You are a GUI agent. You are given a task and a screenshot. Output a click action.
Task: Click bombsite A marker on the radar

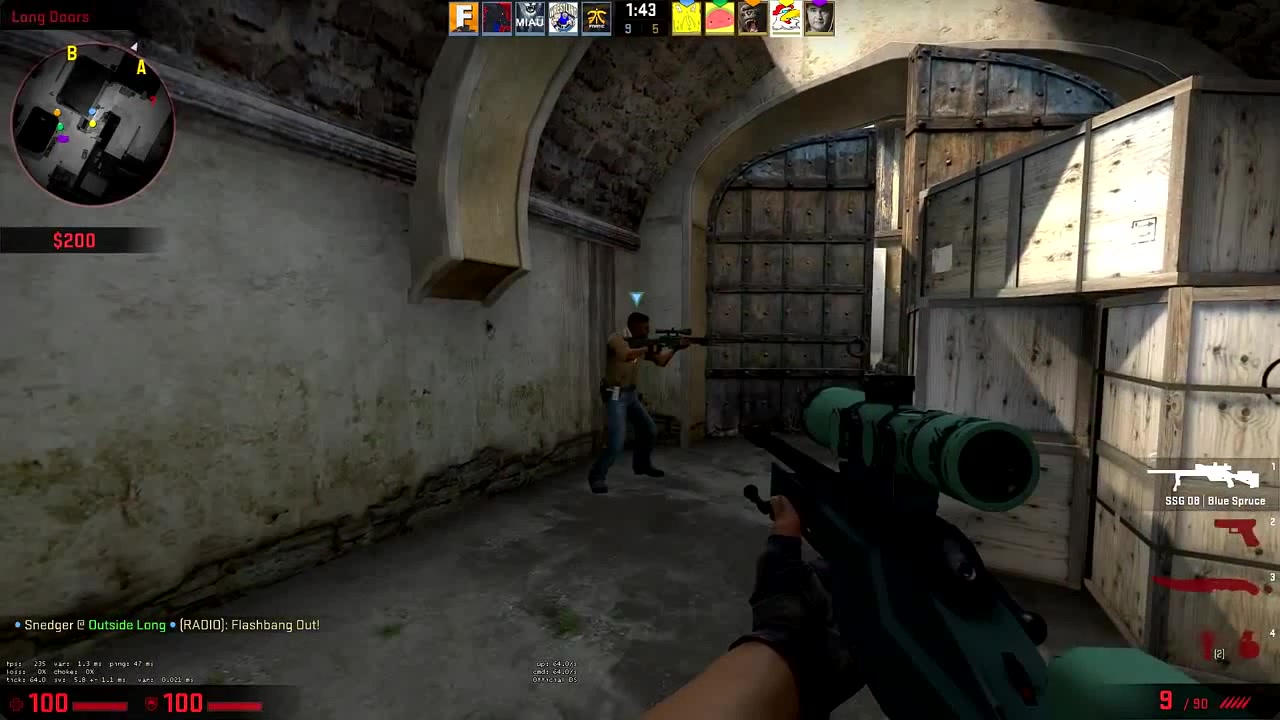click(141, 68)
